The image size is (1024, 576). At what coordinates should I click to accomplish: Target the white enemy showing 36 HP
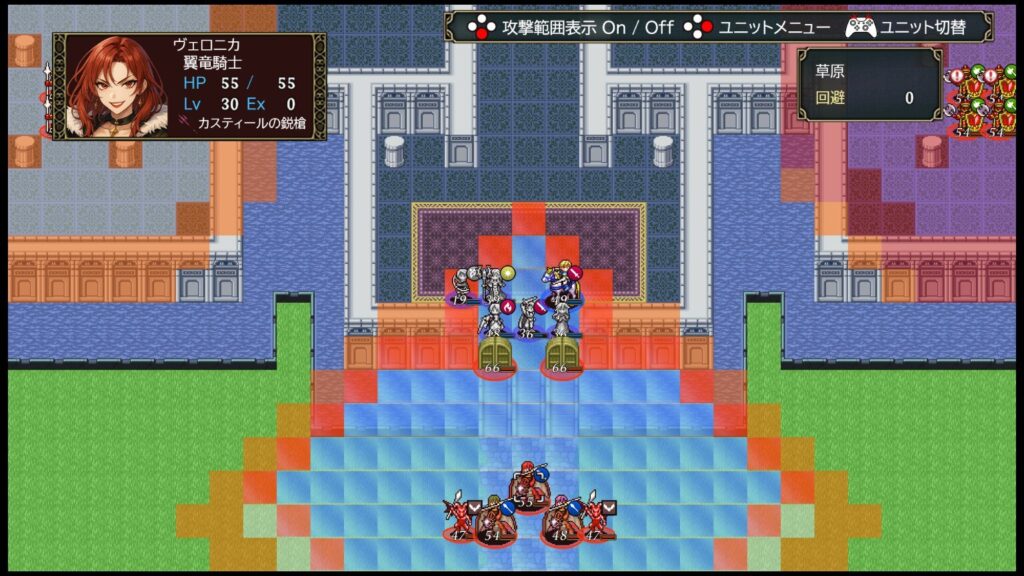[526, 320]
